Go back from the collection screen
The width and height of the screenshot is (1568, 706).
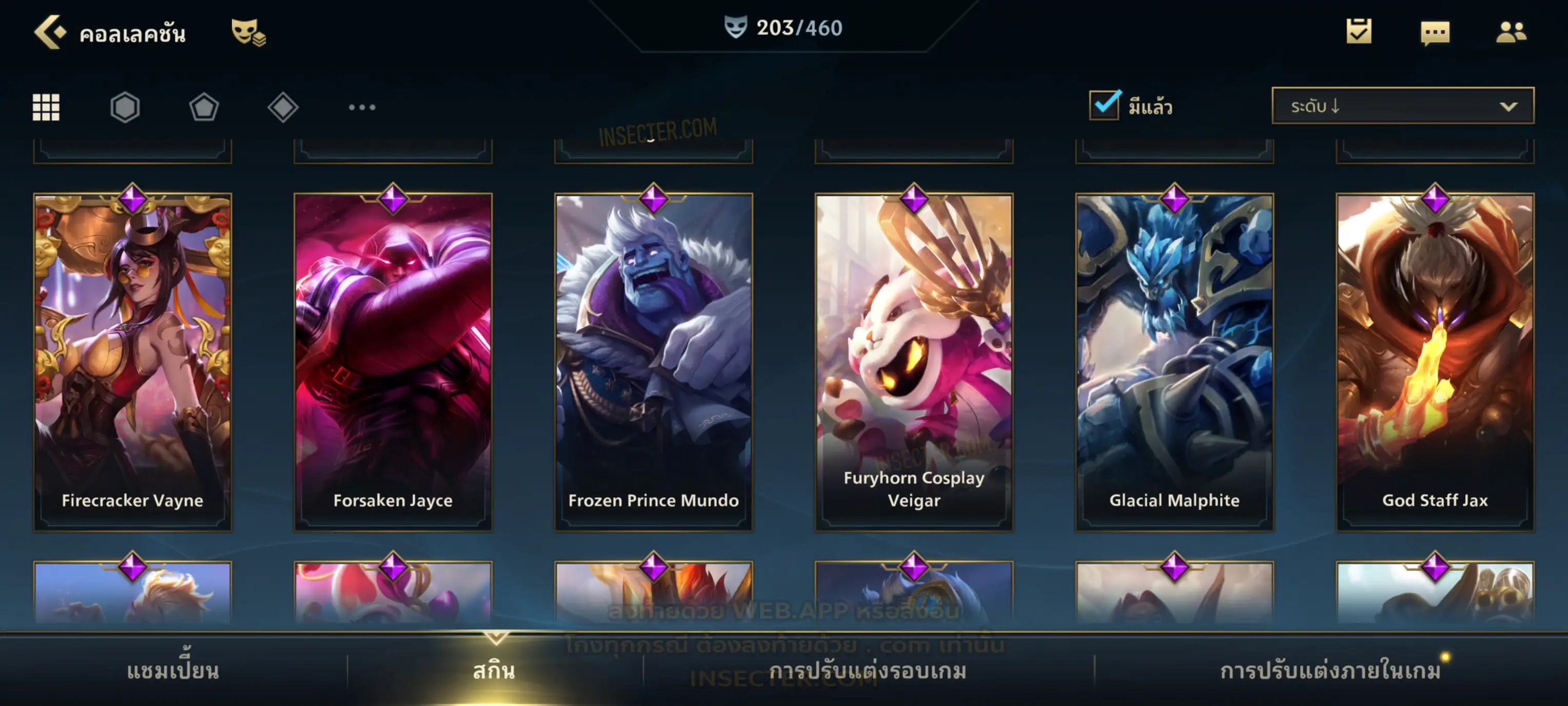coord(49,32)
